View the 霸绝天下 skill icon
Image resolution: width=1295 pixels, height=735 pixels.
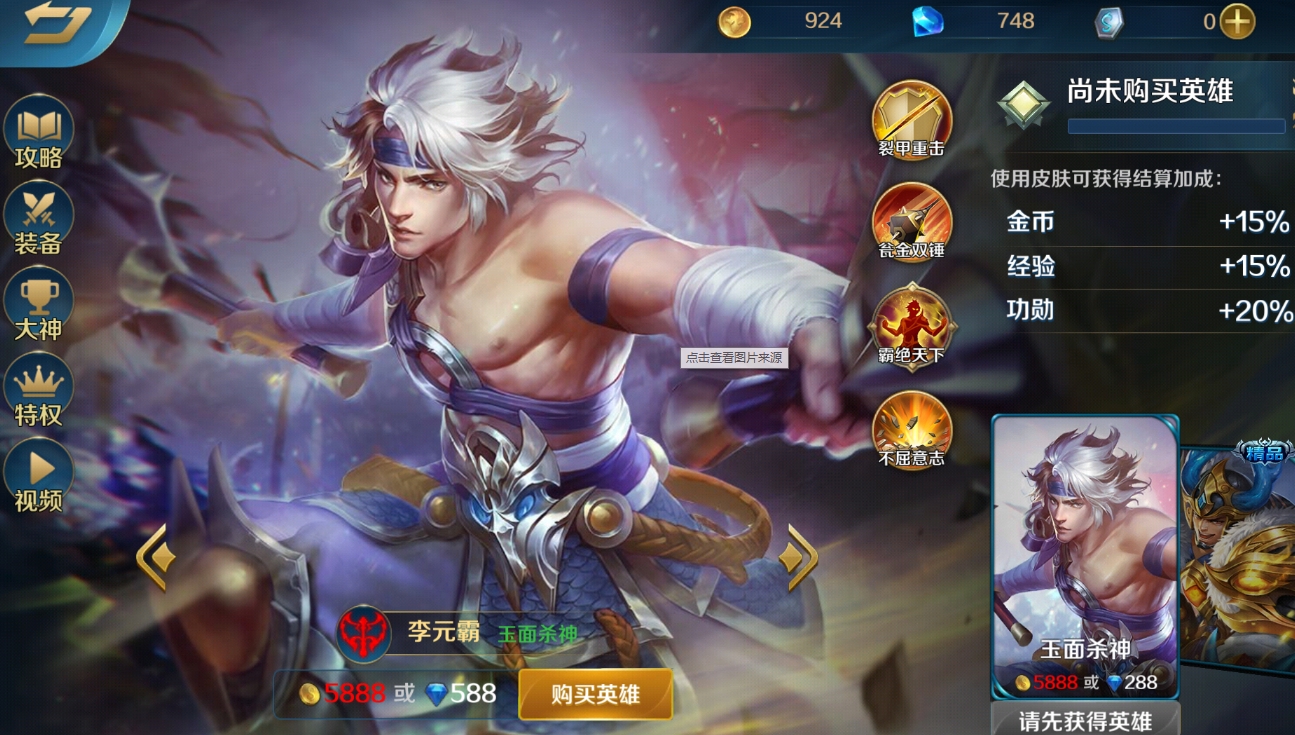coord(911,327)
